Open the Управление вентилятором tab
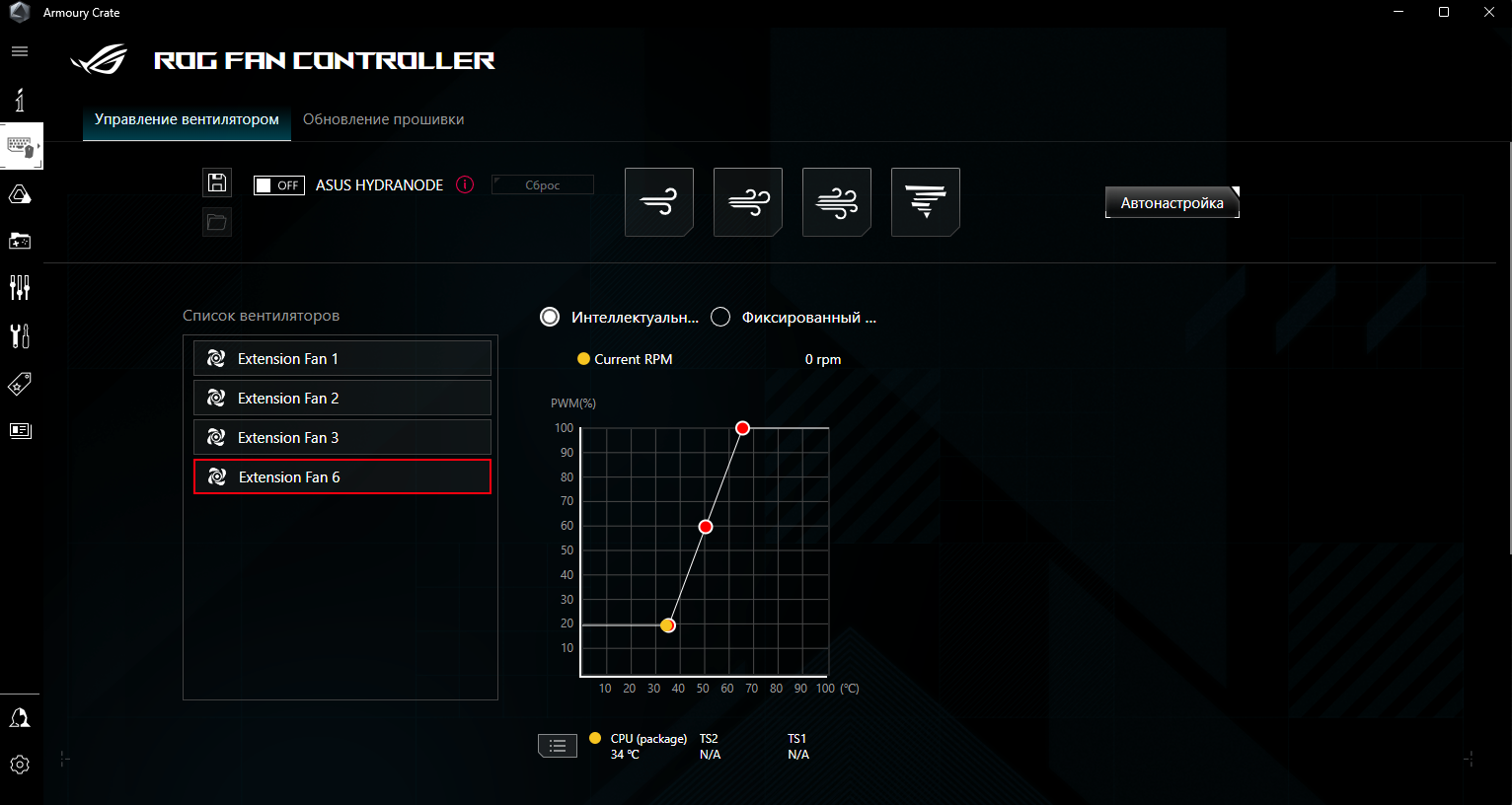The width and height of the screenshot is (1512, 805). point(186,118)
